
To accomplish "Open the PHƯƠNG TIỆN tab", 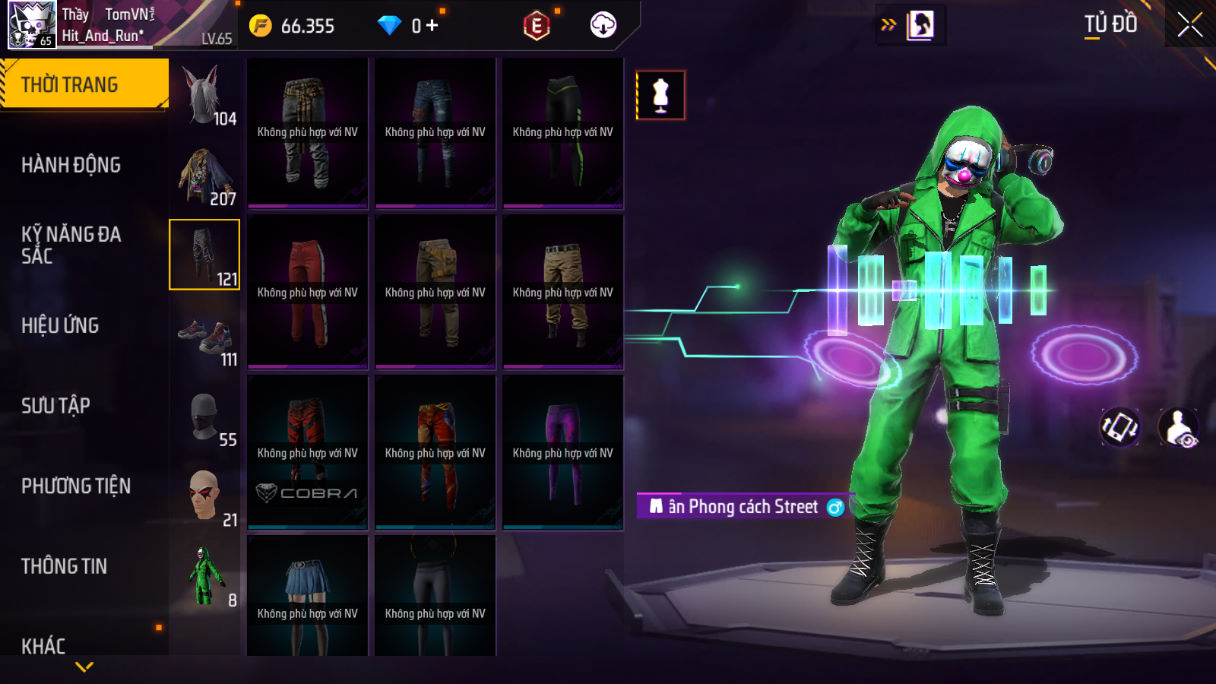I will click(76, 486).
